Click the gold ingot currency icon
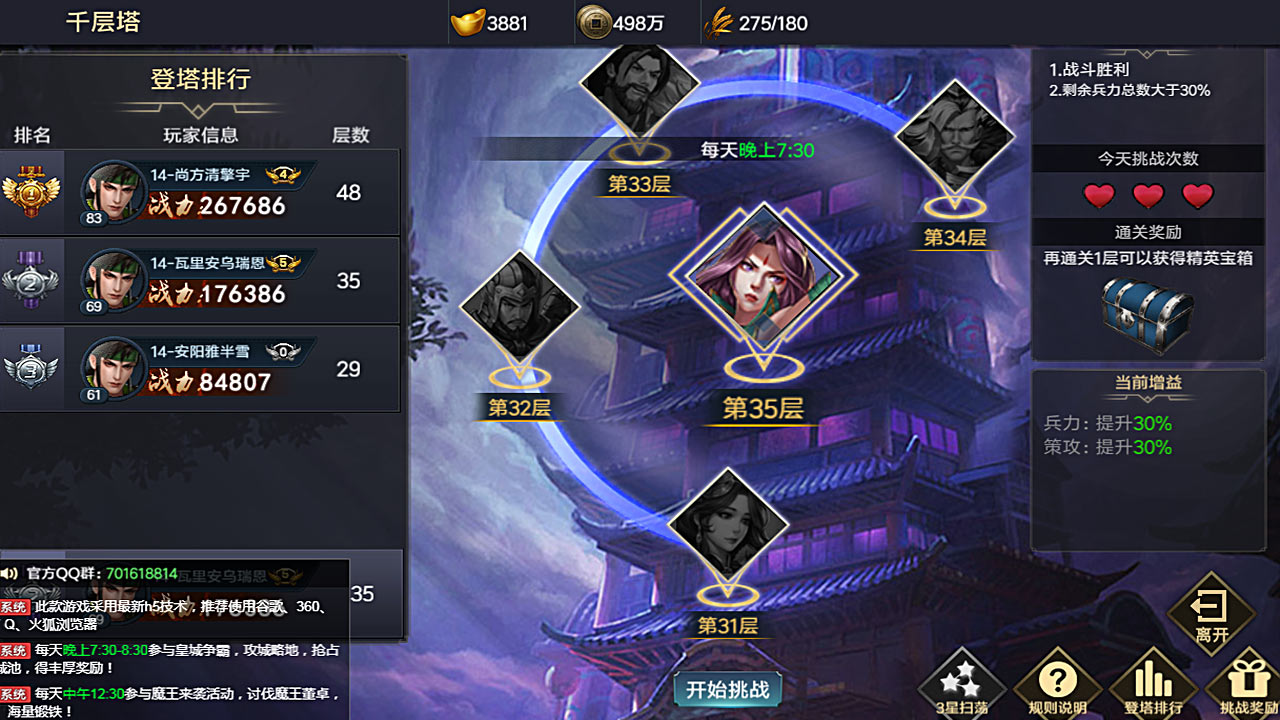The width and height of the screenshot is (1280, 720). point(467,23)
